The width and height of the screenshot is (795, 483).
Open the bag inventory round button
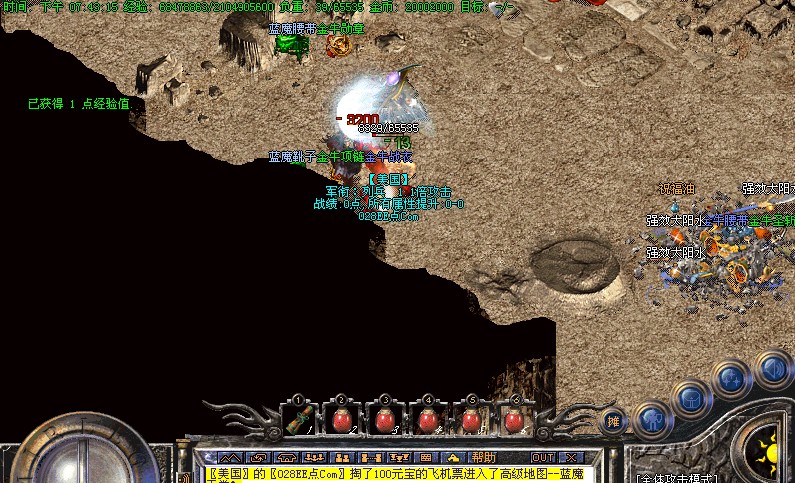pyautogui.click(x=692, y=398)
